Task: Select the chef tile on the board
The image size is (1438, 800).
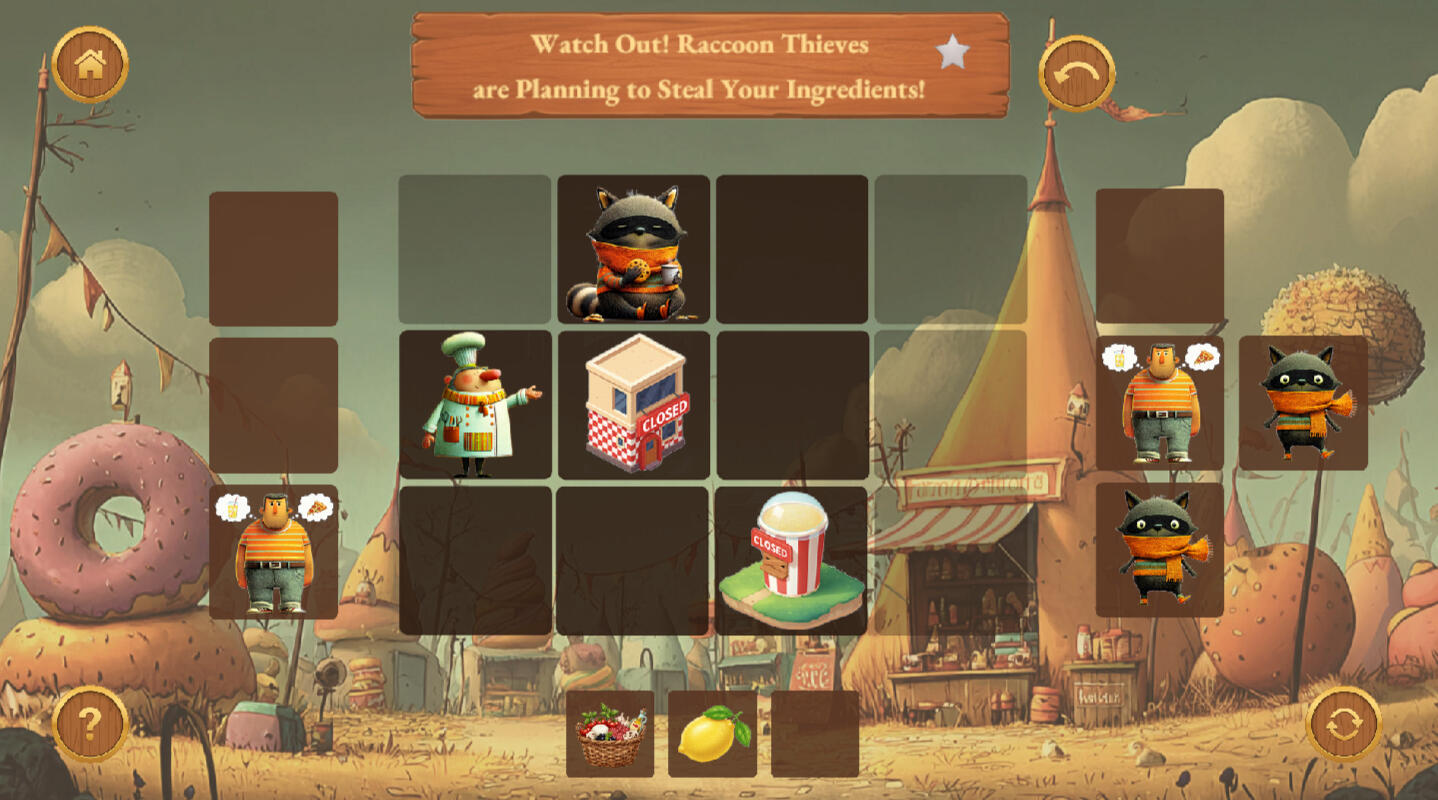Action: point(475,404)
